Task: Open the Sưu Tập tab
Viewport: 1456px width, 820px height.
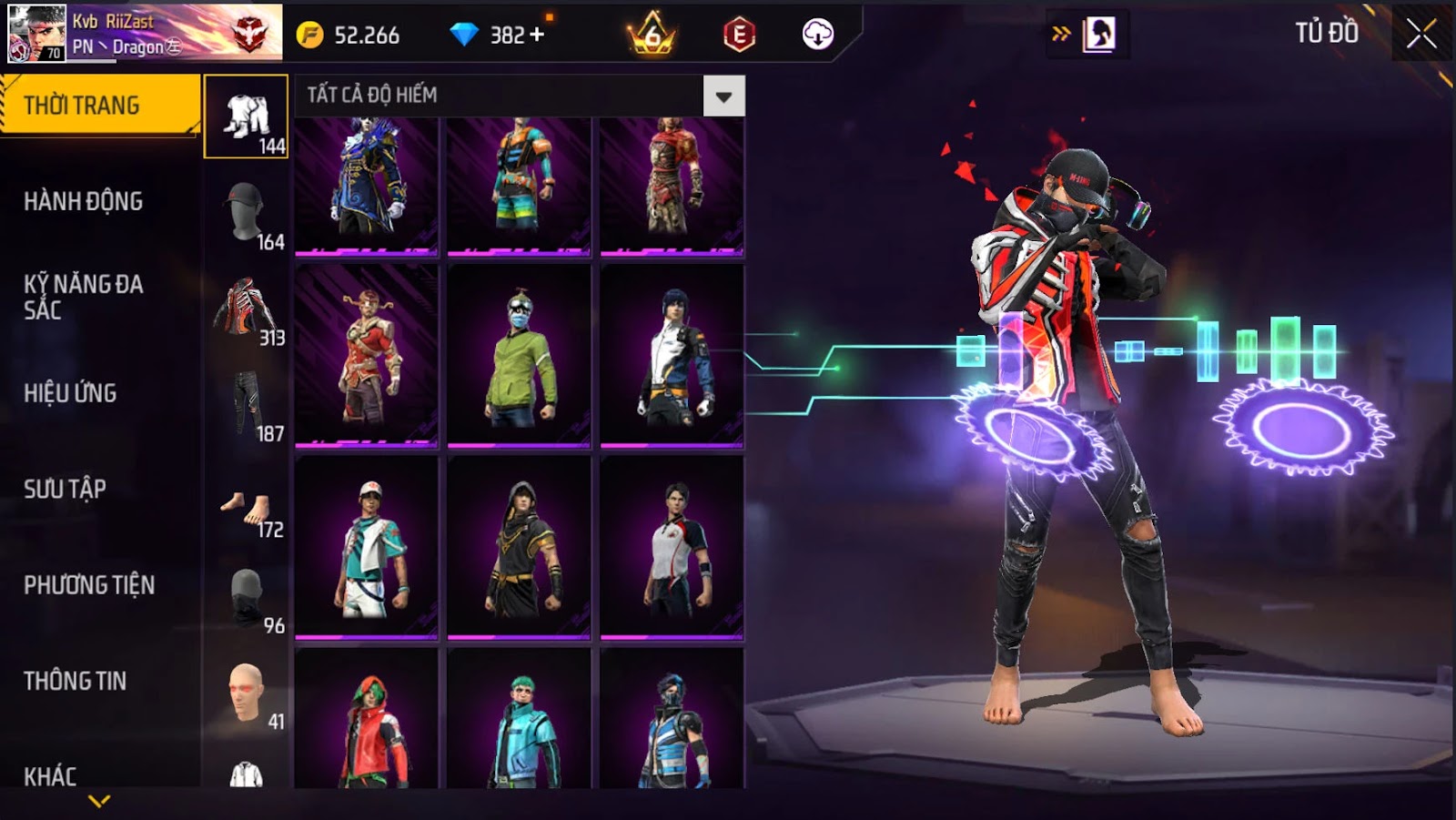Action: [x=66, y=489]
